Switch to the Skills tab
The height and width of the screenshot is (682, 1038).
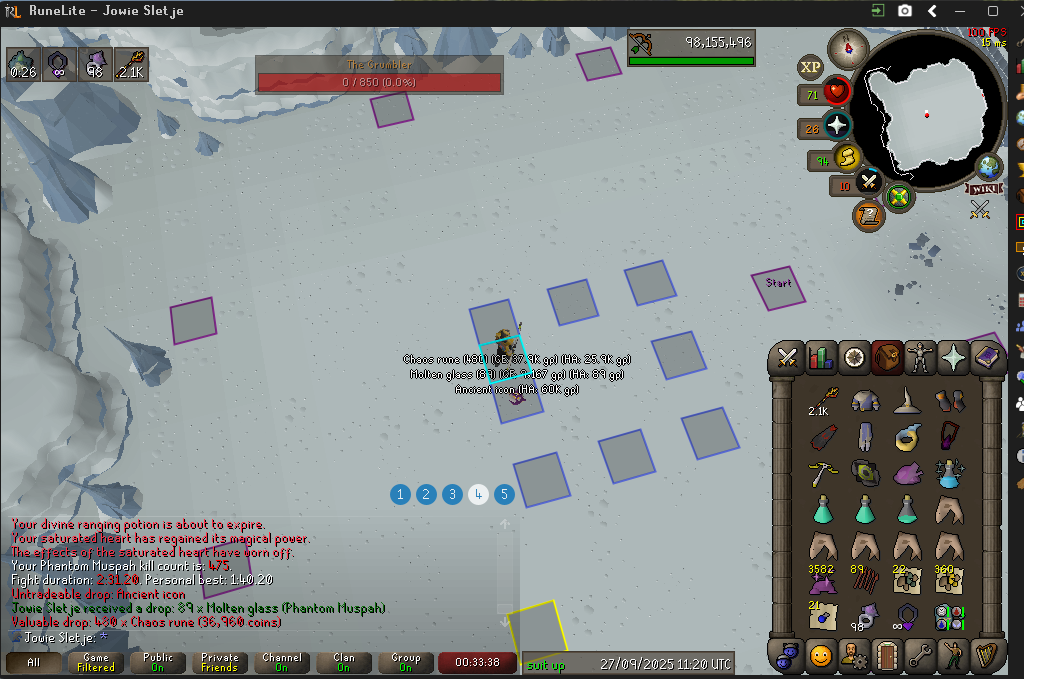click(821, 357)
